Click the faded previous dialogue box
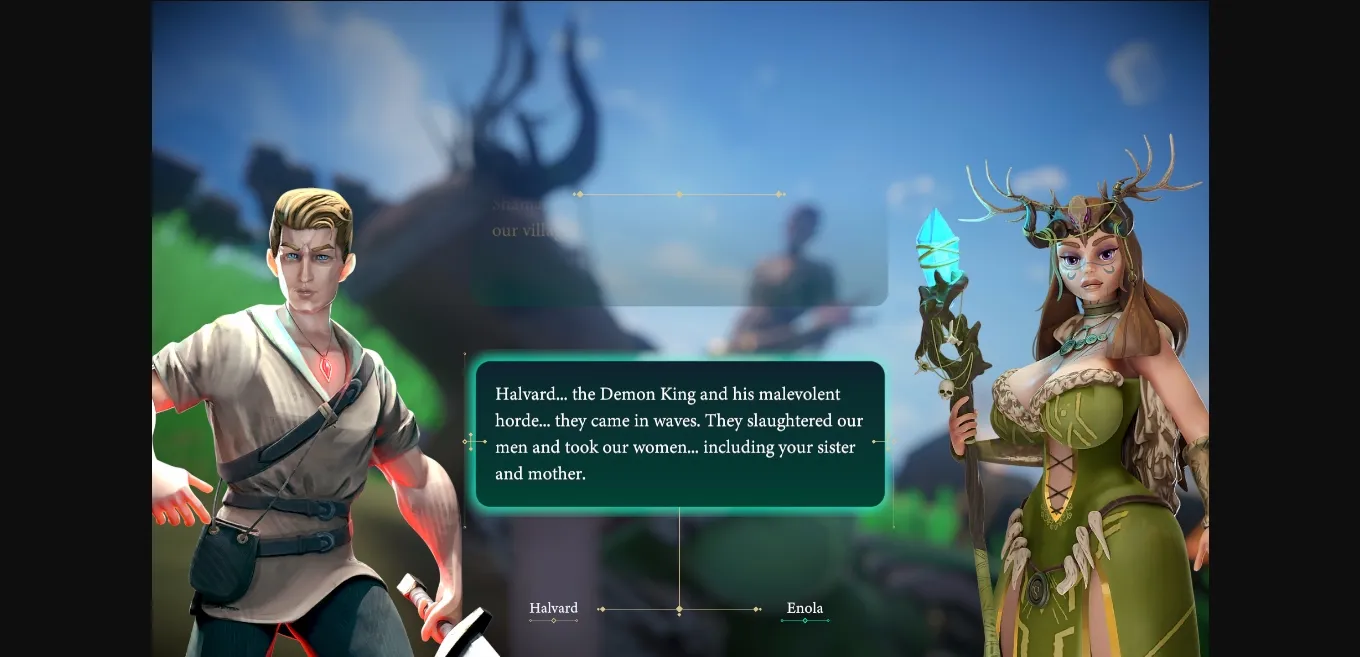Viewport: 1360px width, 657px height. (679, 250)
